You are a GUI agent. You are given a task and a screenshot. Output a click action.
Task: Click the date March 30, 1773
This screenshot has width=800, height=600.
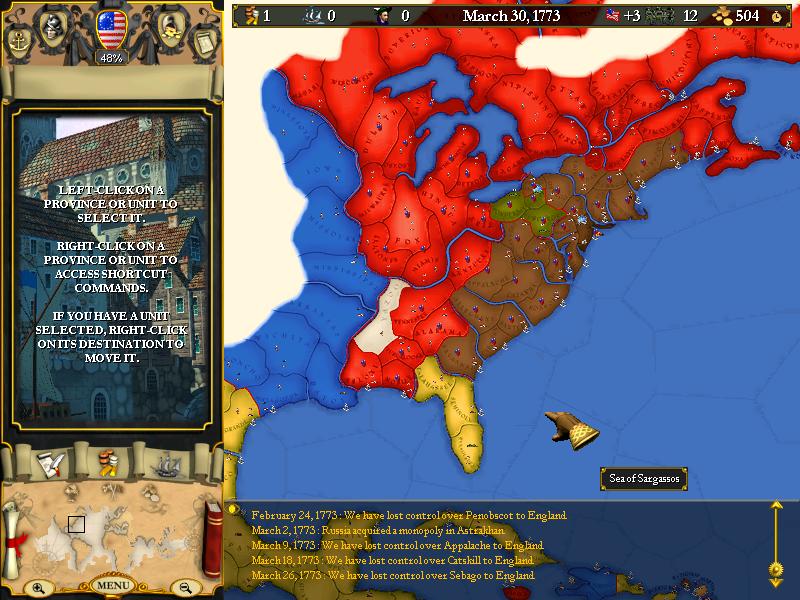tap(511, 16)
